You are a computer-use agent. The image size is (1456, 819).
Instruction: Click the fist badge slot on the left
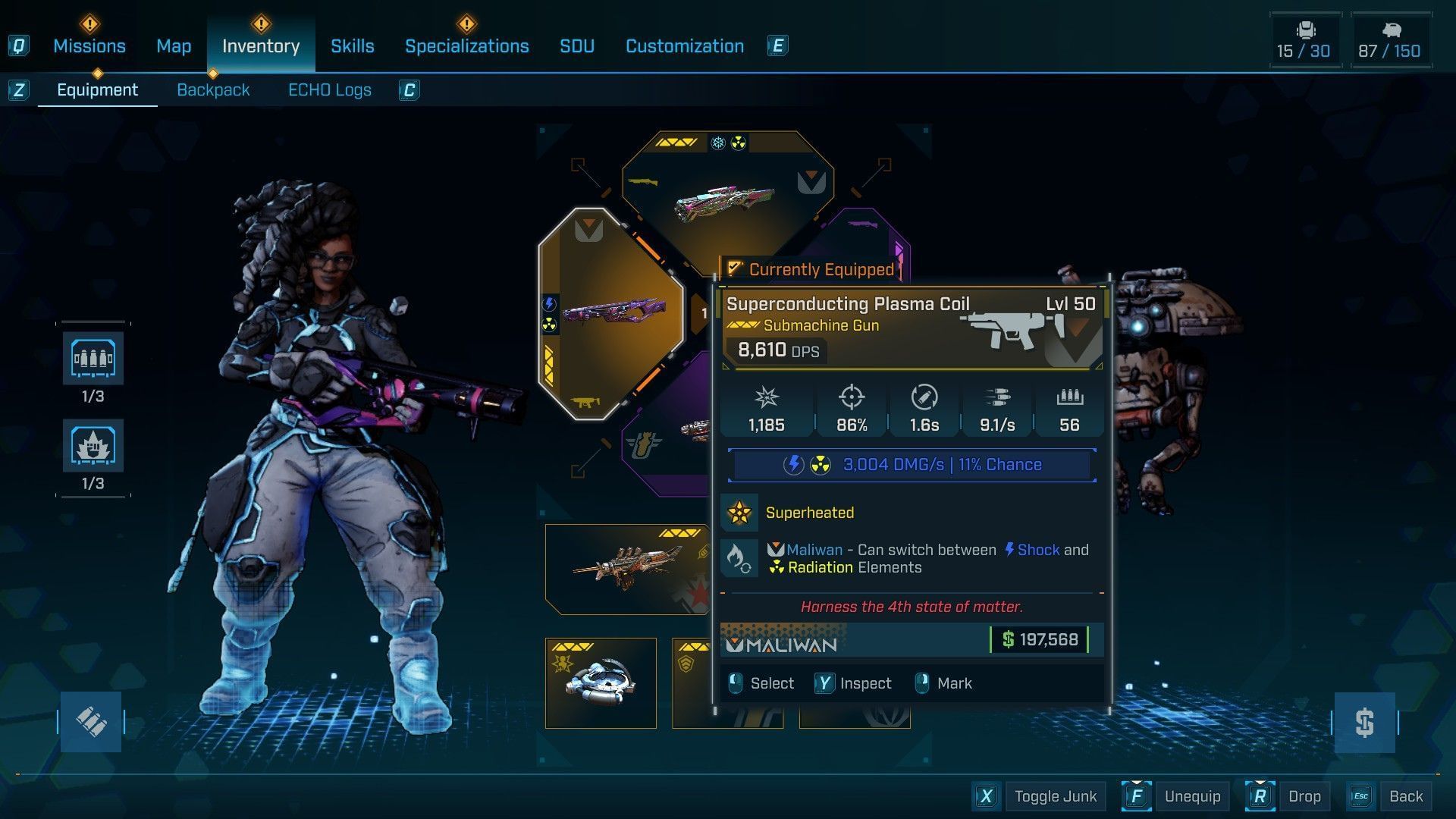[x=93, y=446]
